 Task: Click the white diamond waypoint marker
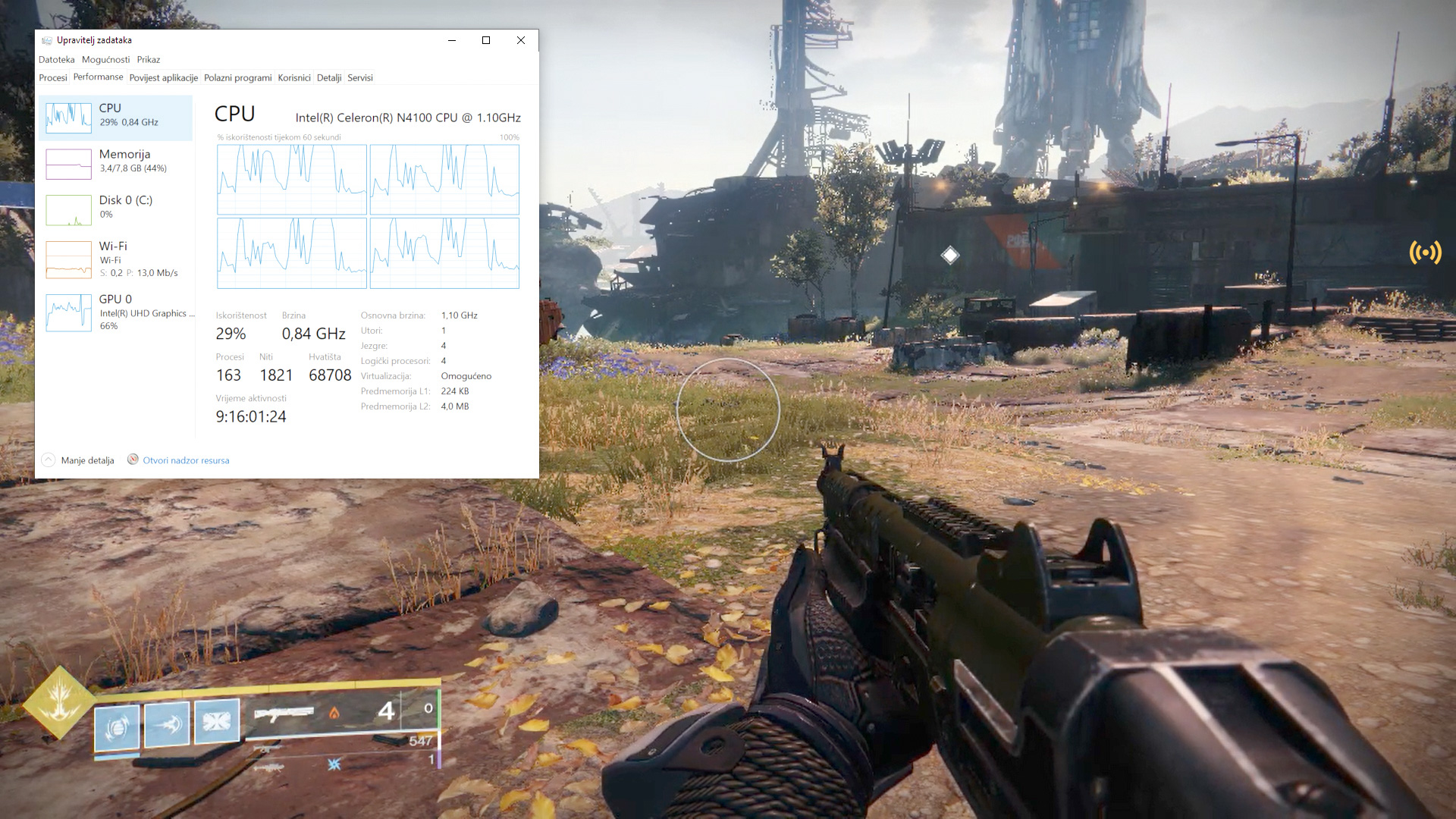949,256
